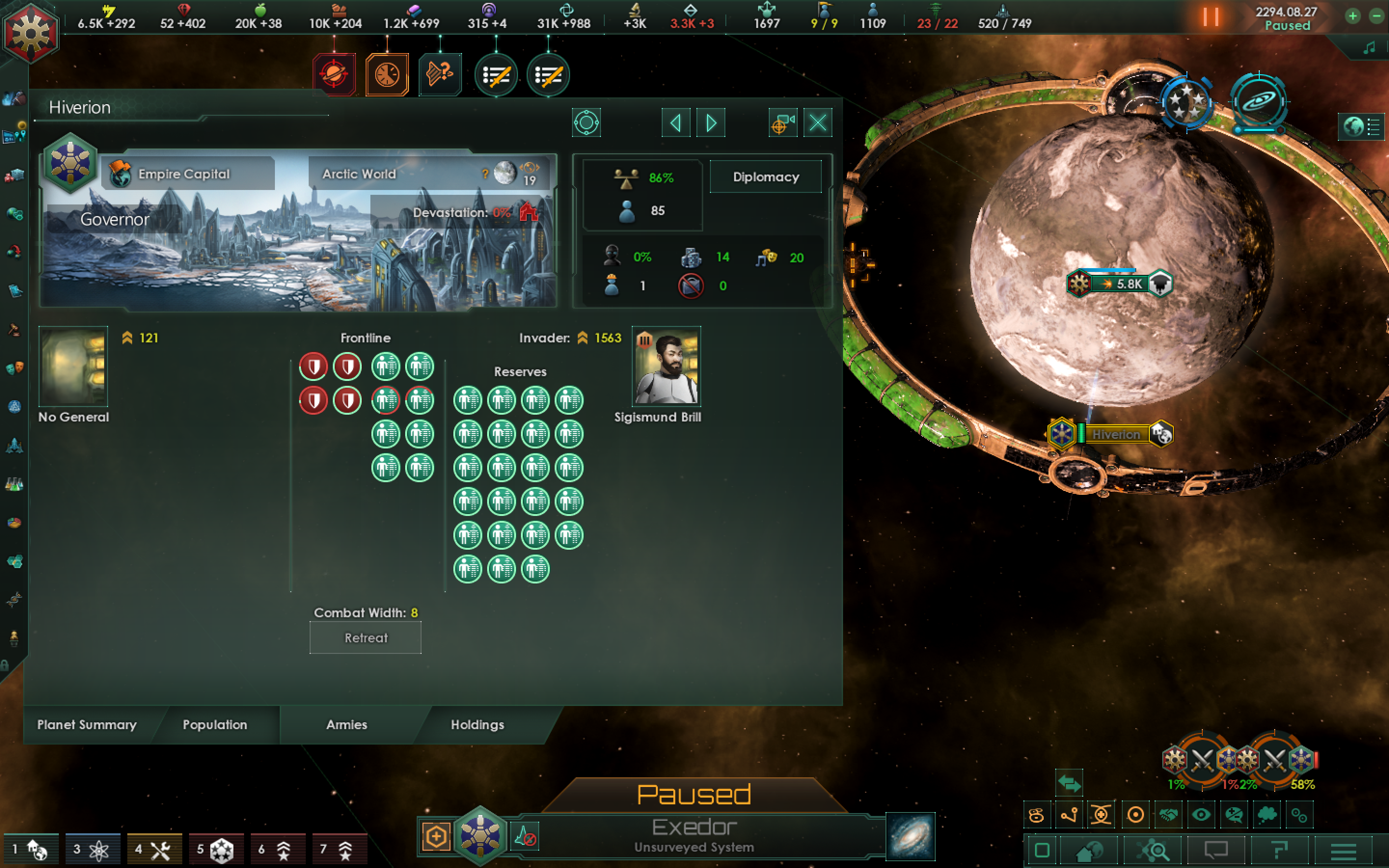Viewport: 1389px width, 868px height.
Task: Open the outliner list toggle
Action: click(1362, 126)
